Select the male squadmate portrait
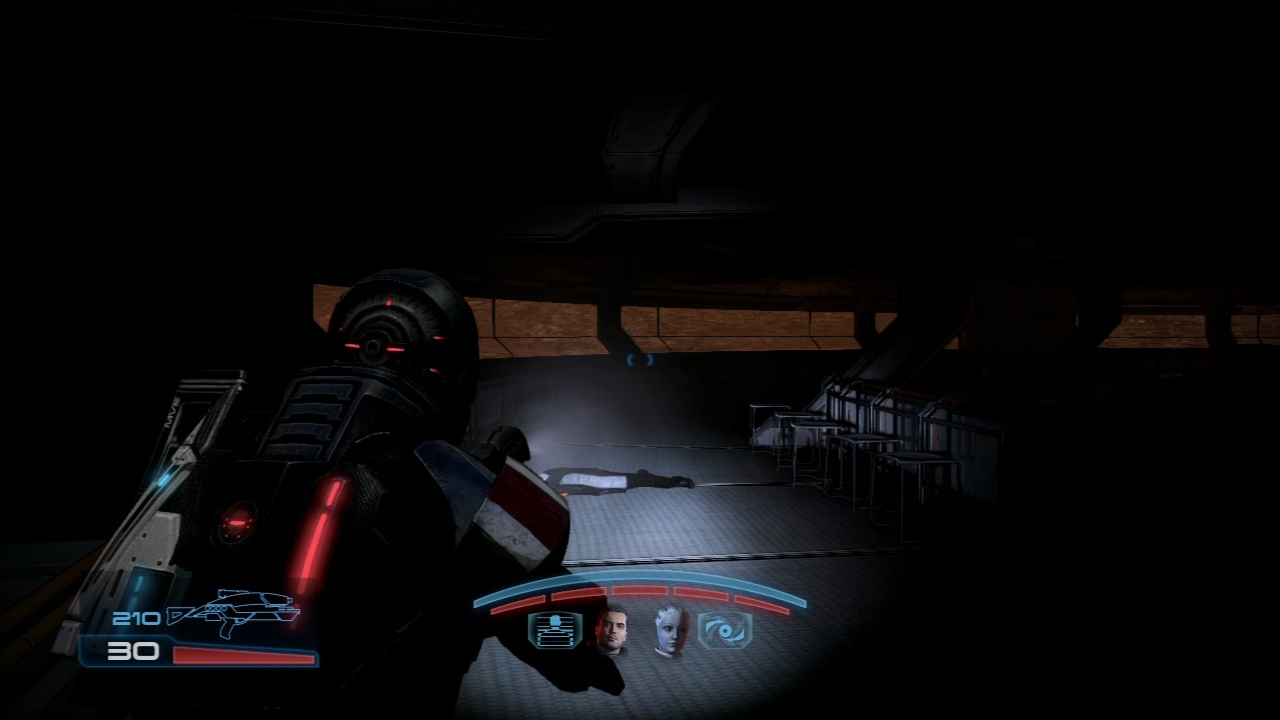Viewport: 1280px width, 720px height. pos(610,632)
